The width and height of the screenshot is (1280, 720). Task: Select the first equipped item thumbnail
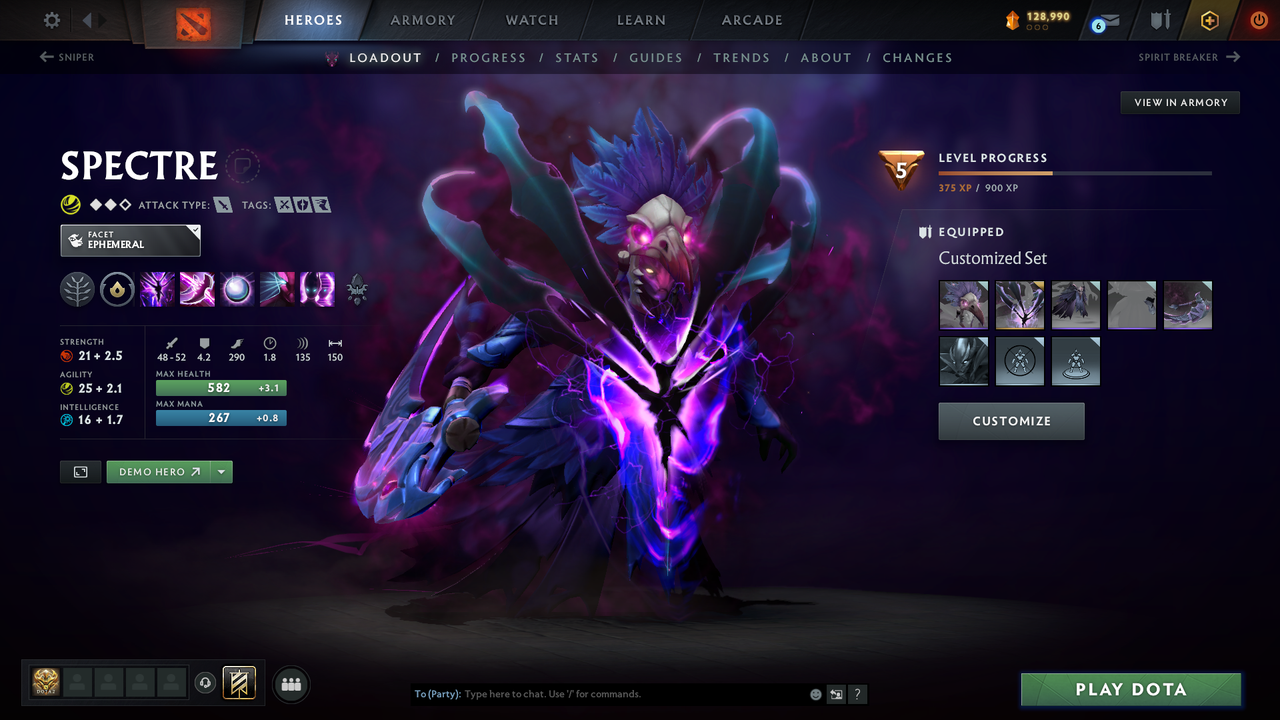coord(963,305)
